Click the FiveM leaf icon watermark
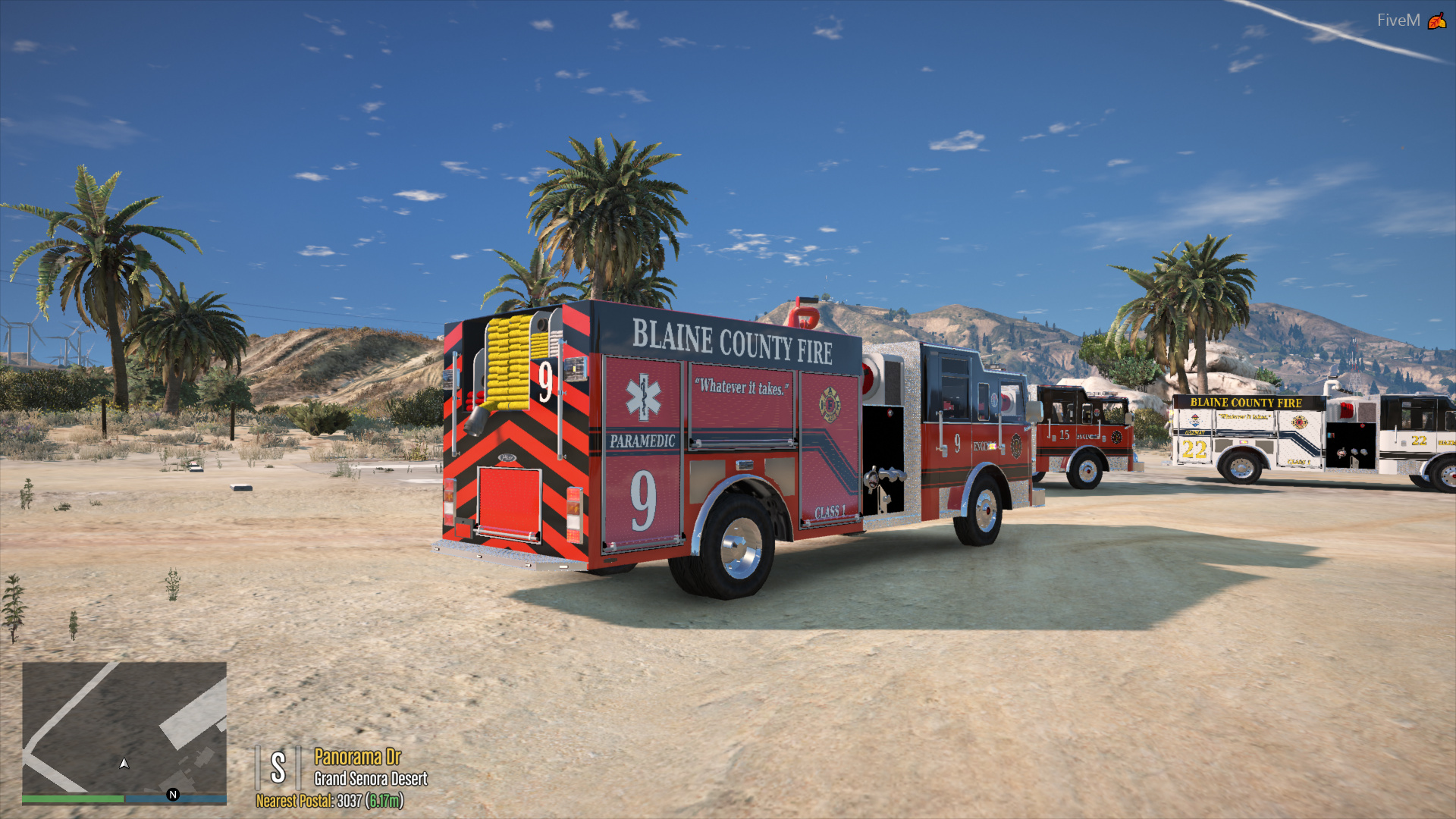This screenshot has width=1456, height=819. point(1436,20)
